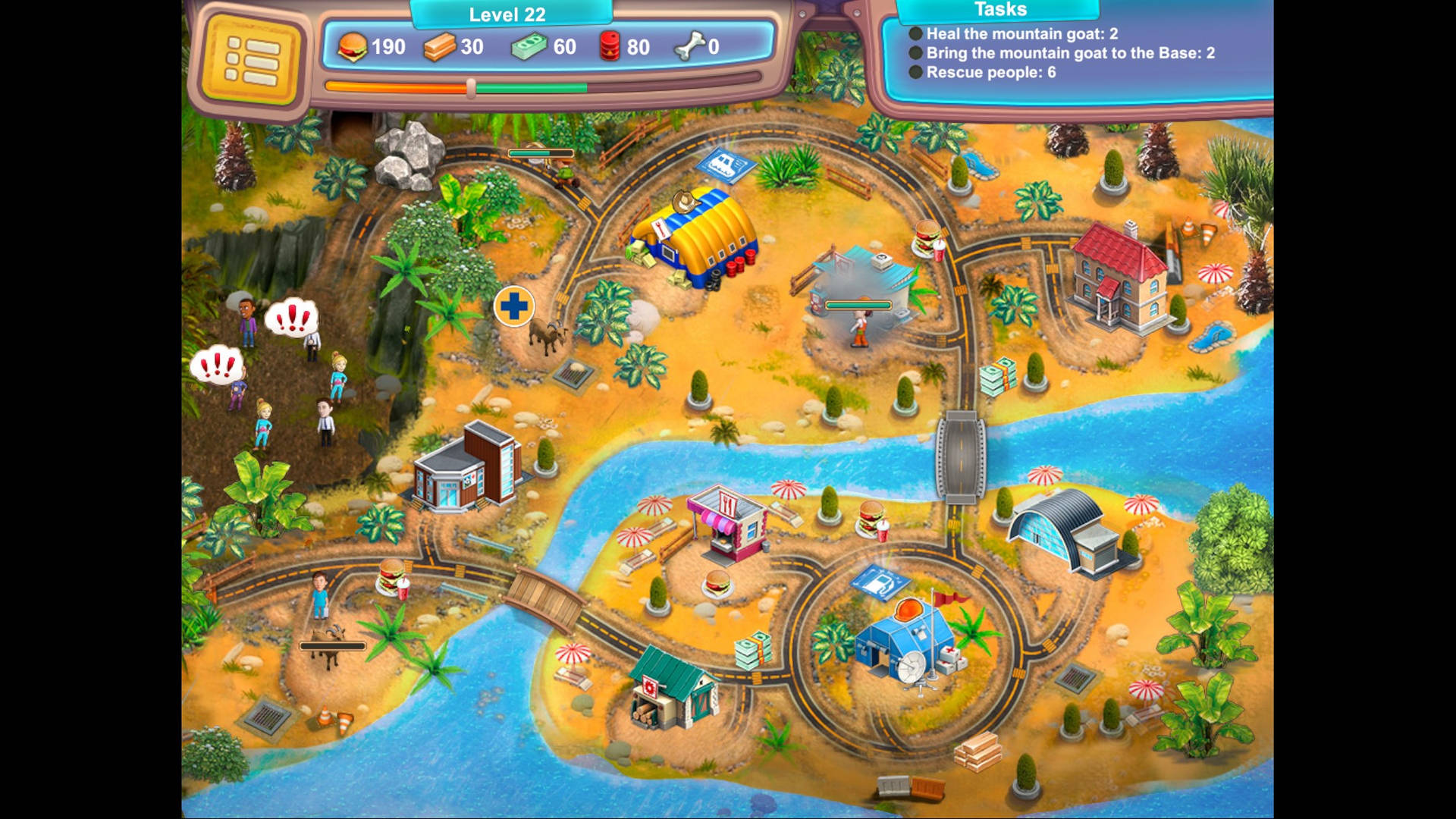Click the hamburger food resource icon

click(353, 47)
